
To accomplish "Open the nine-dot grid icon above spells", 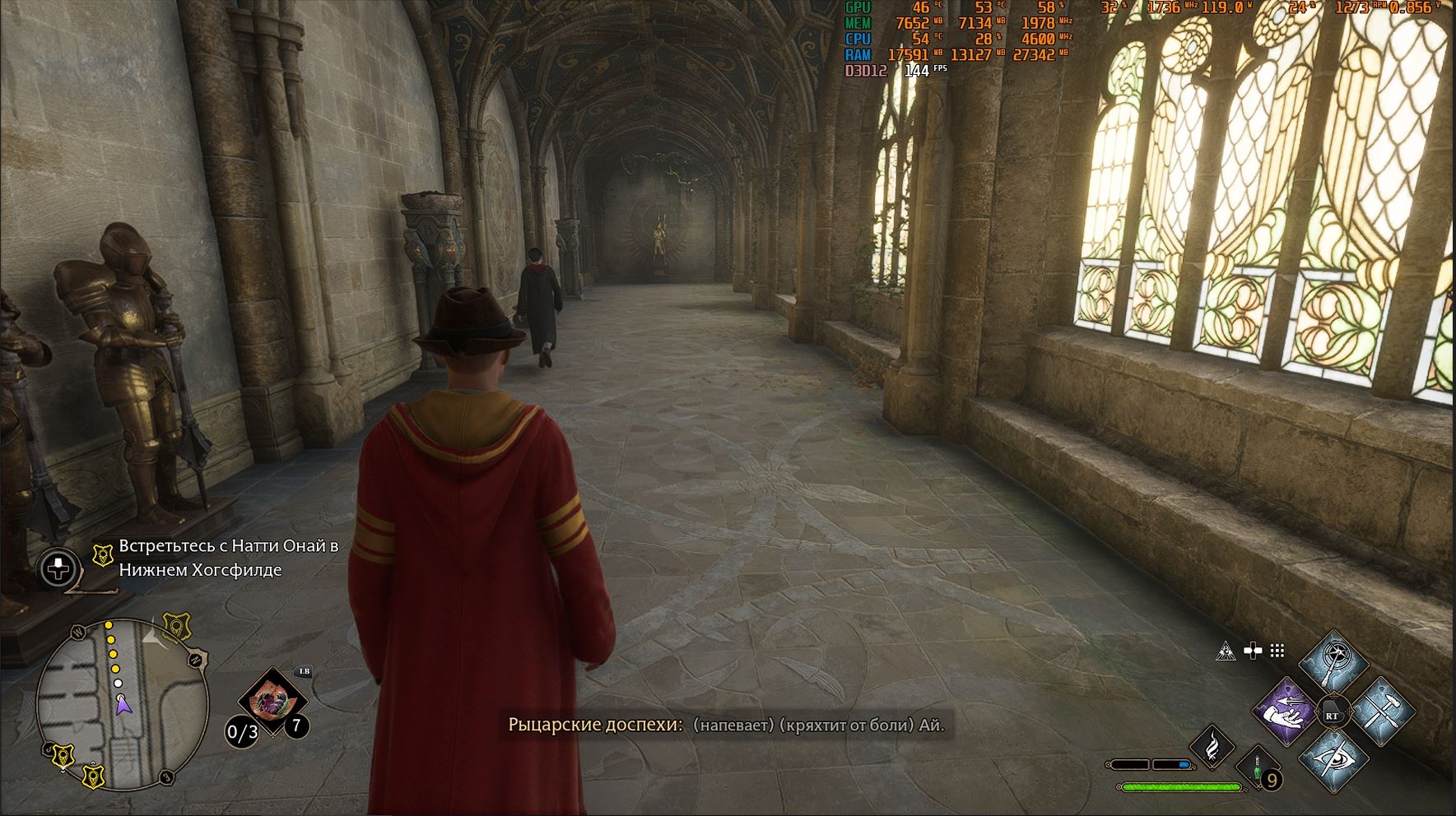I will click(x=1277, y=651).
